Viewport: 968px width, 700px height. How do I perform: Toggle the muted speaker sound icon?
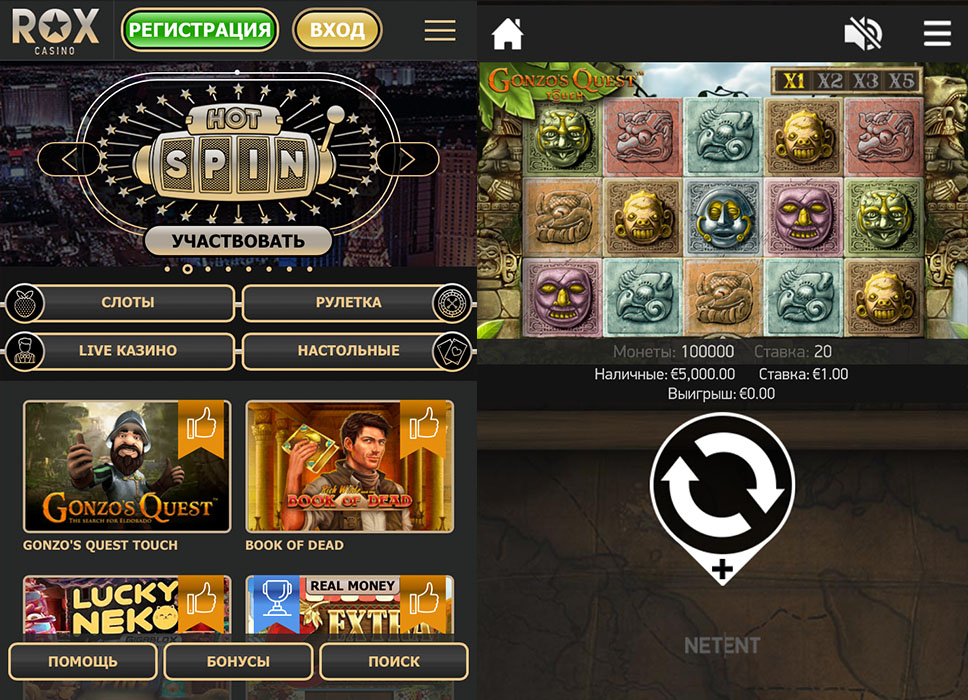click(x=863, y=33)
